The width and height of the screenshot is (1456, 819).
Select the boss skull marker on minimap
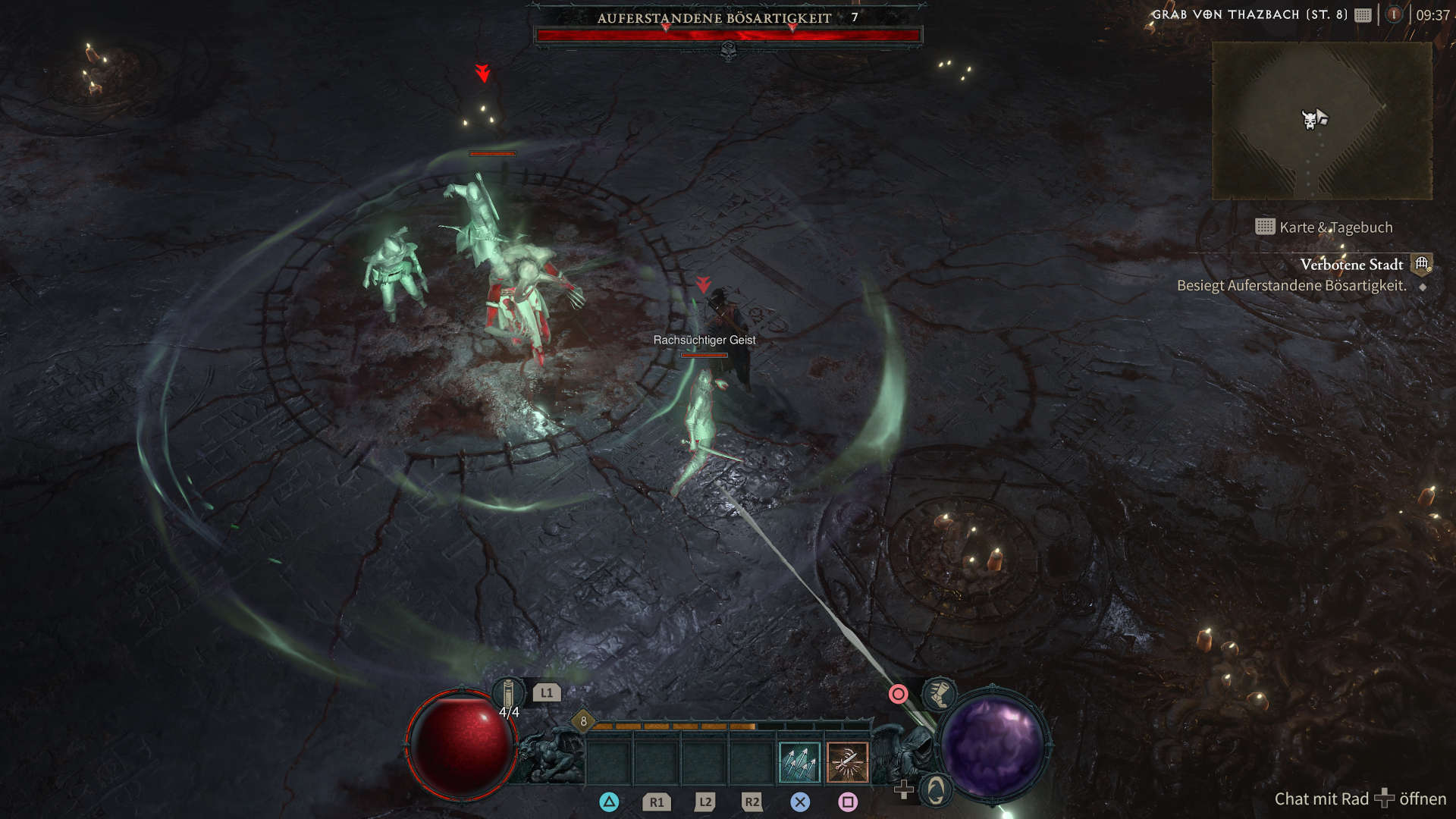[1309, 120]
